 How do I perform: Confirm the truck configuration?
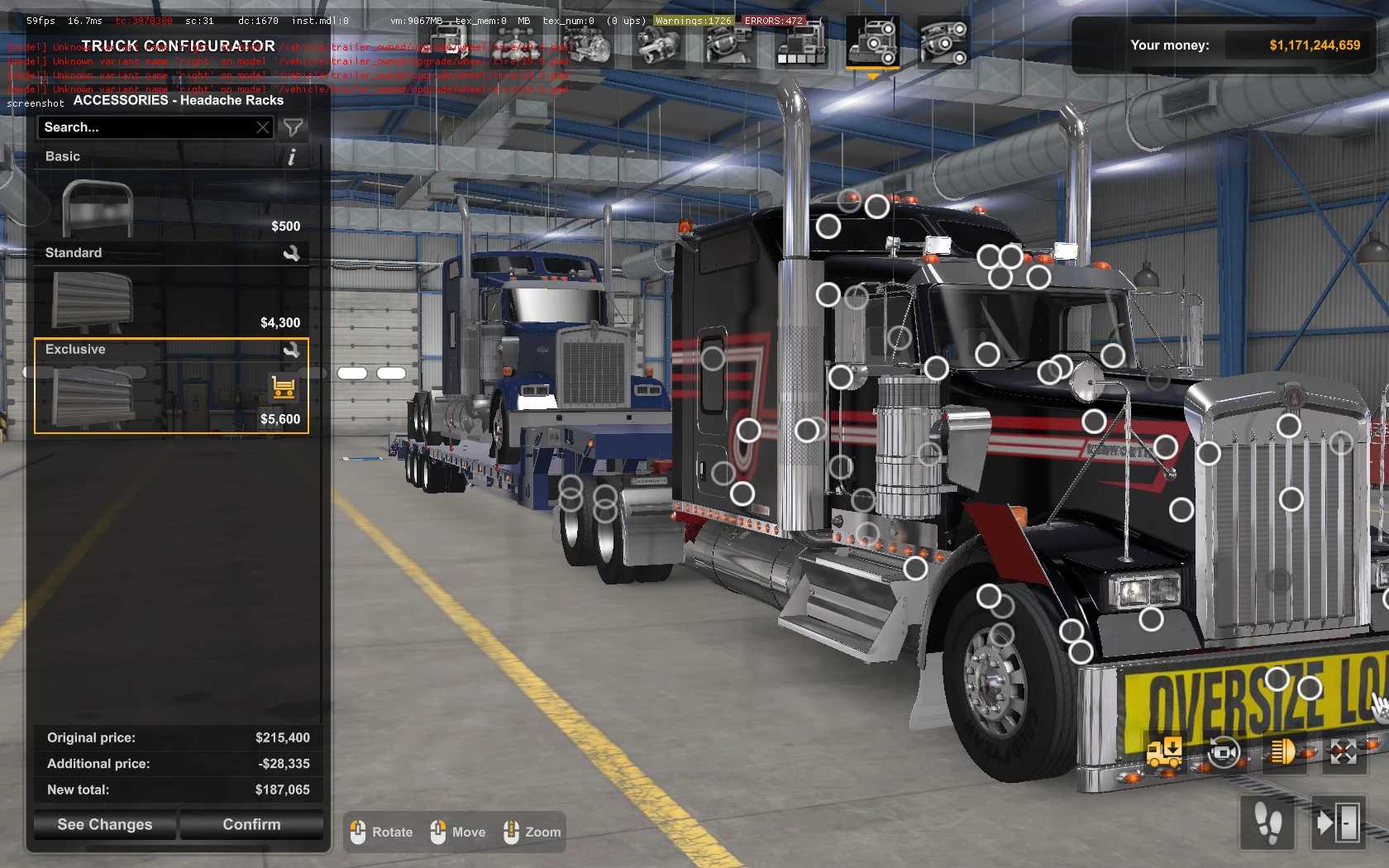(x=251, y=824)
